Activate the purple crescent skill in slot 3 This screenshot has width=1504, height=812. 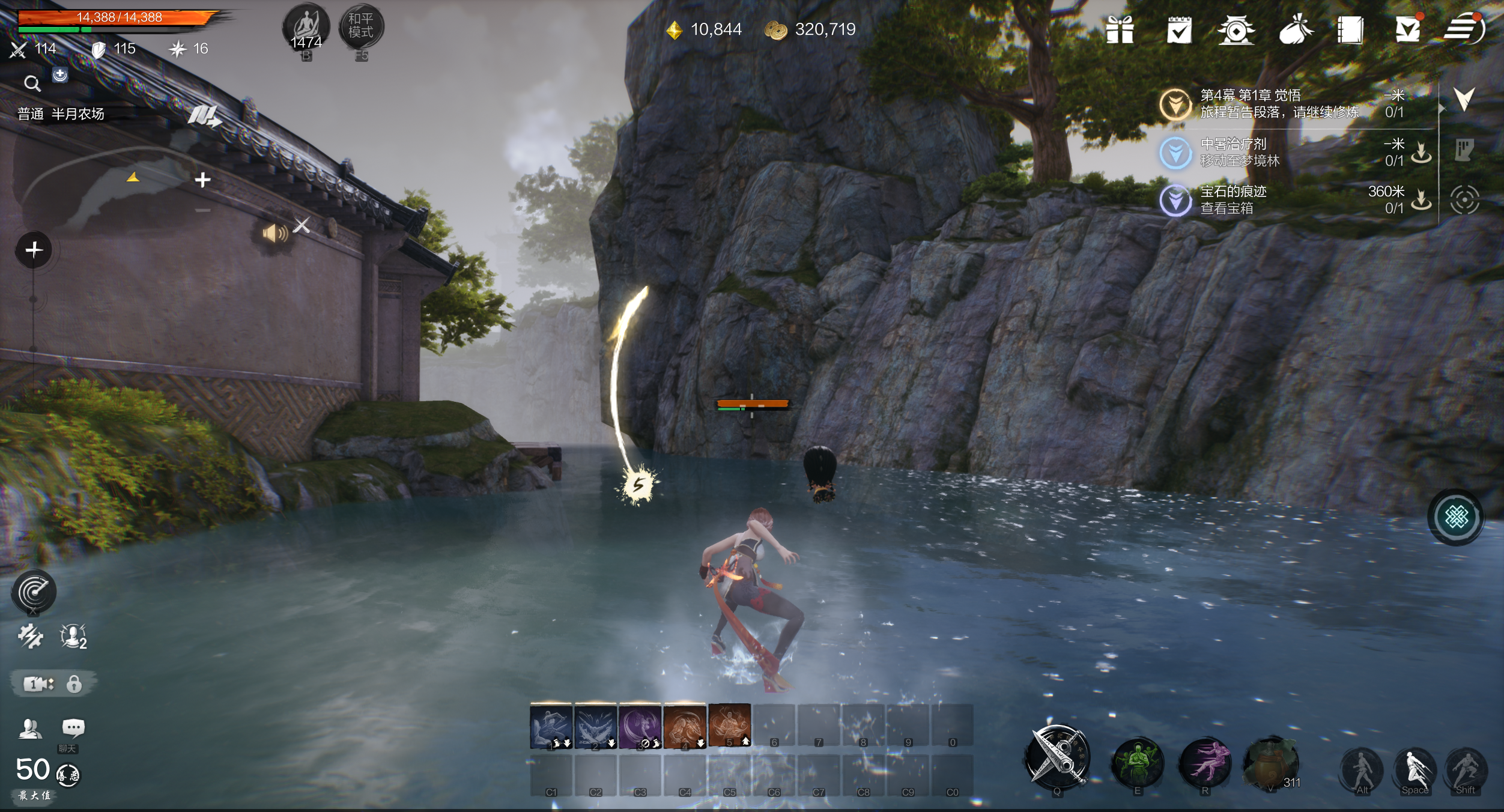tap(640, 727)
